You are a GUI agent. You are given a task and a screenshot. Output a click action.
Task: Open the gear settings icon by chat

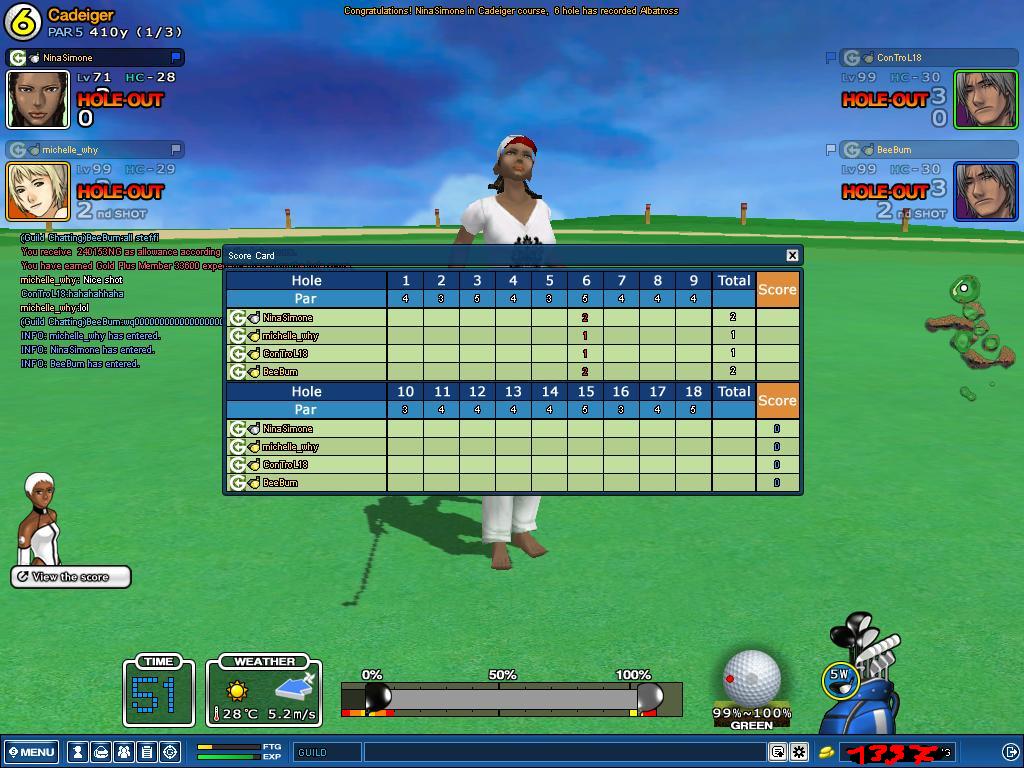coord(799,752)
